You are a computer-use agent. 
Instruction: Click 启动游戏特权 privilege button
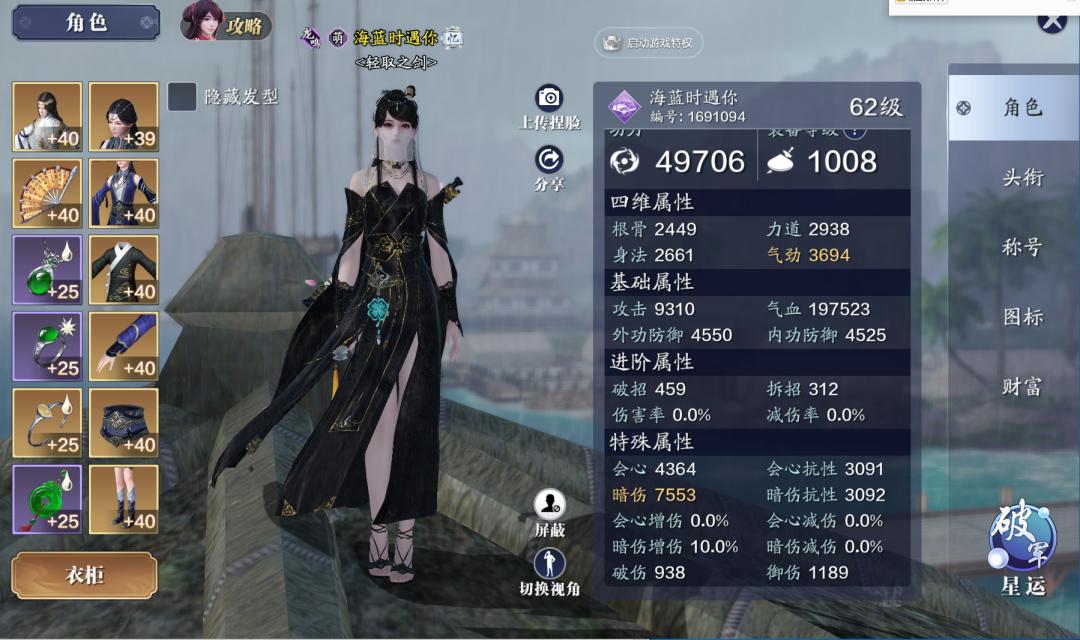(x=650, y=43)
